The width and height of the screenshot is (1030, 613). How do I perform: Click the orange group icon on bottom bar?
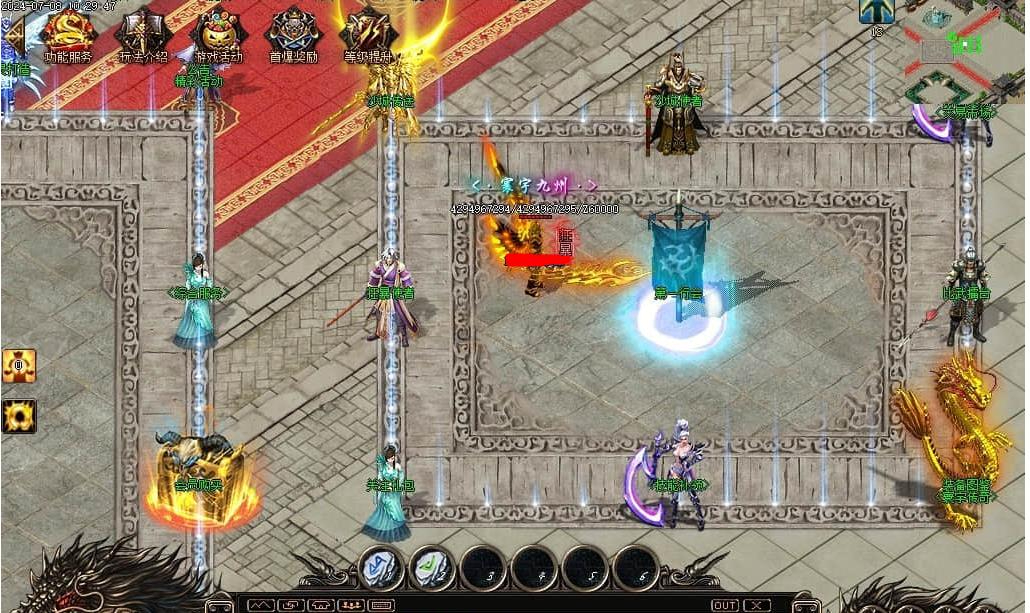coord(351,605)
